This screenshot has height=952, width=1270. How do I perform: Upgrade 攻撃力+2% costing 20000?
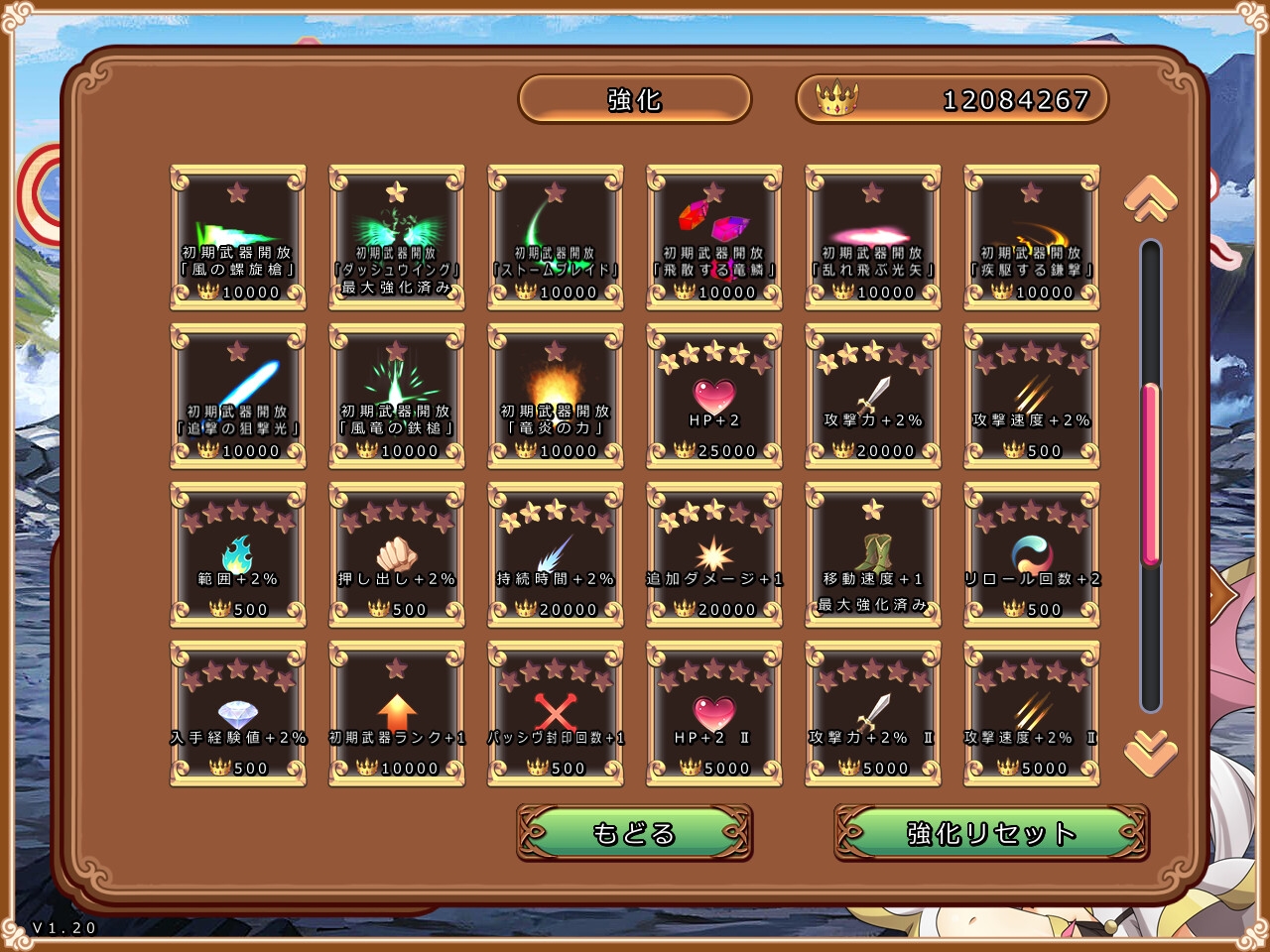[873, 397]
